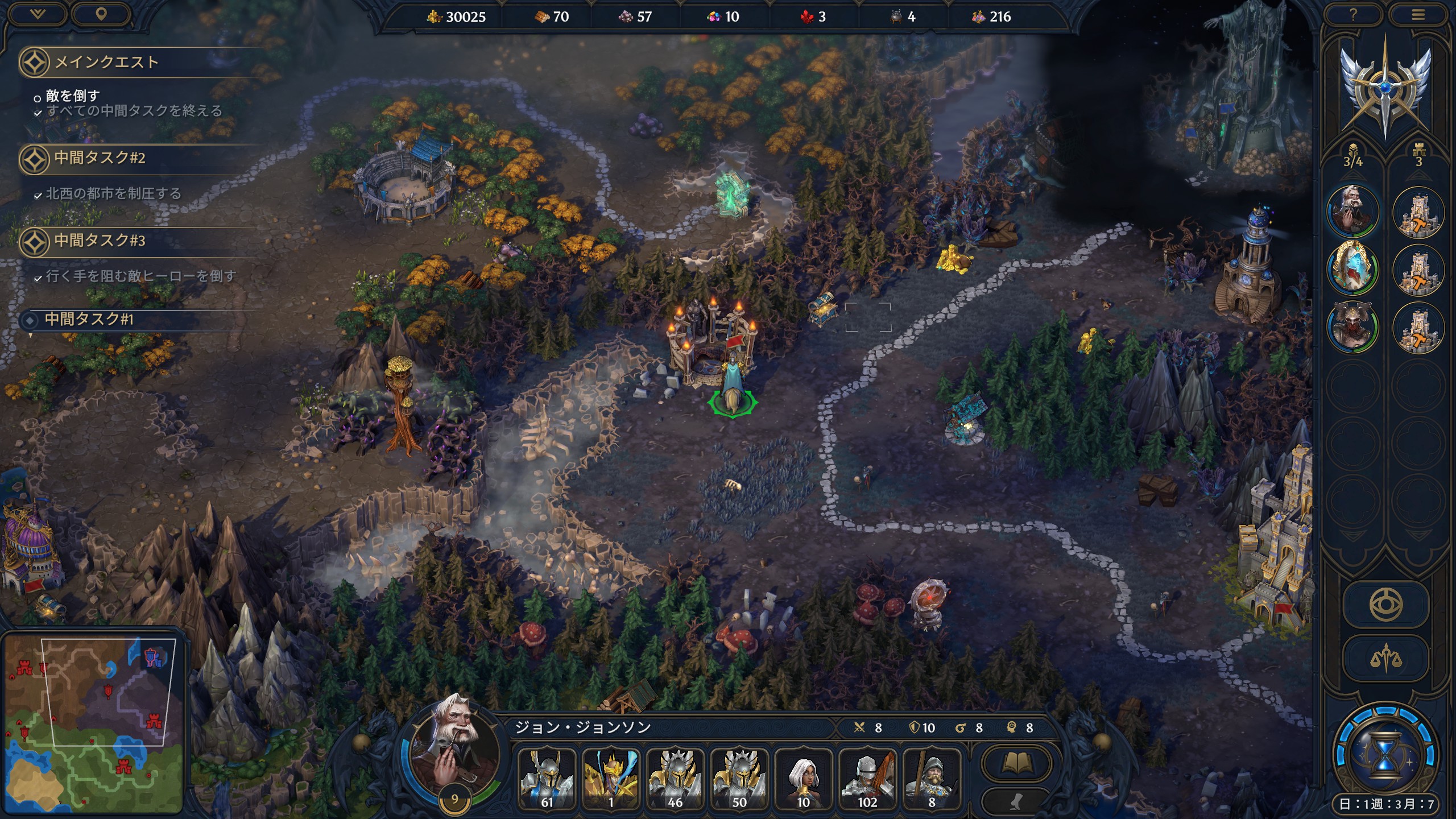The width and height of the screenshot is (1456, 819).
Task: Select the knight unit stack of 61
Action: pyautogui.click(x=547, y=779)
